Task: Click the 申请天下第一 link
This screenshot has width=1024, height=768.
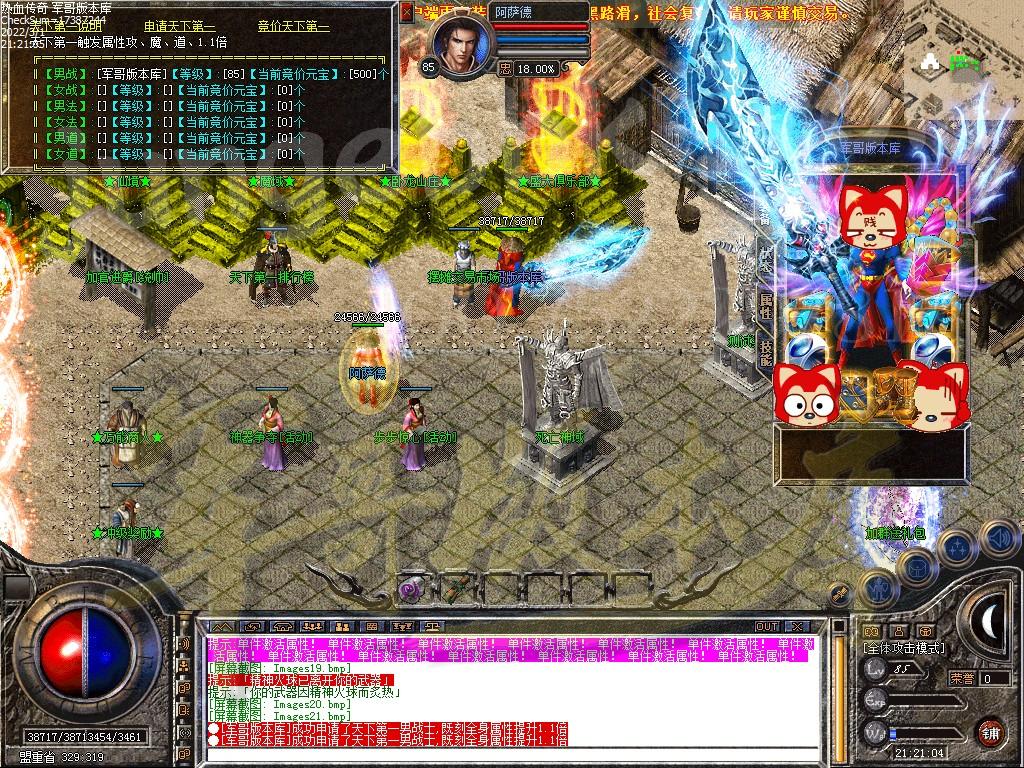Action: pos(180,26)
